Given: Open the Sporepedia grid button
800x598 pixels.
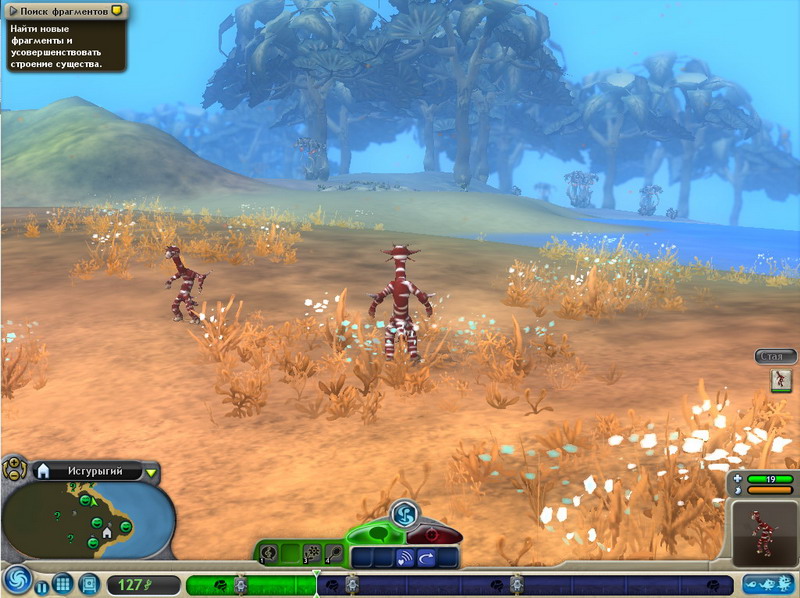Looking at the screenshot, I should point(63,584).
